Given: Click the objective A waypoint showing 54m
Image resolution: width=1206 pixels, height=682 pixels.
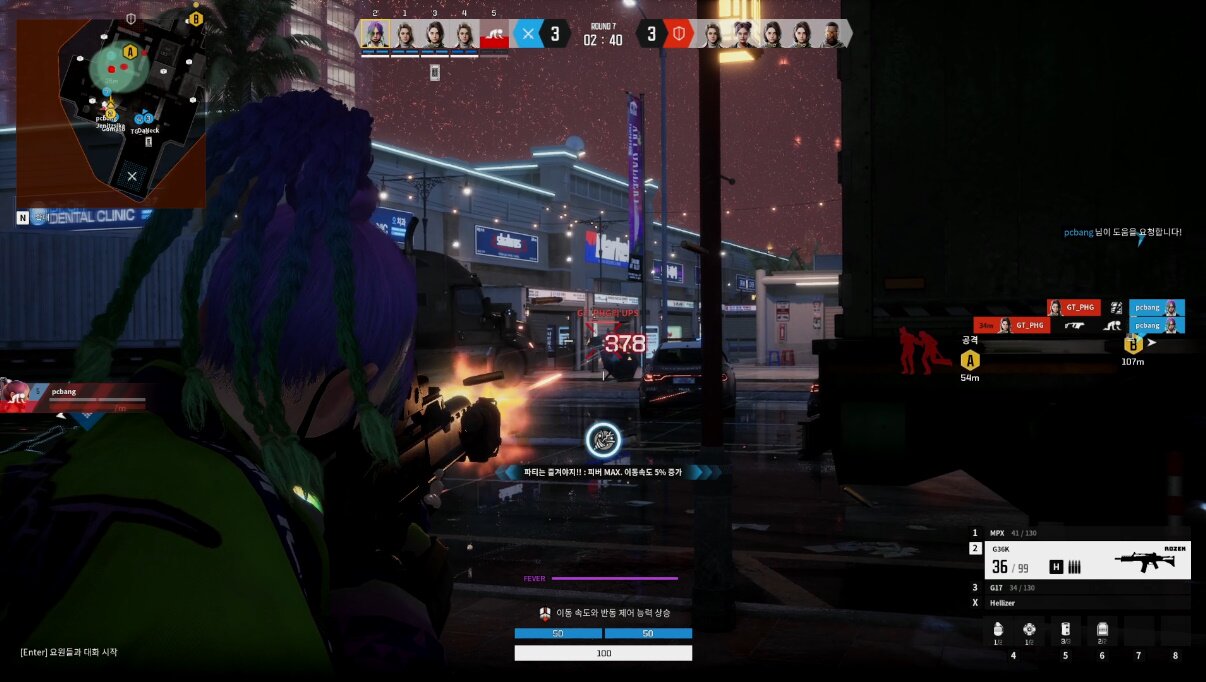Looking at the screenshot, I should point(969,360).
